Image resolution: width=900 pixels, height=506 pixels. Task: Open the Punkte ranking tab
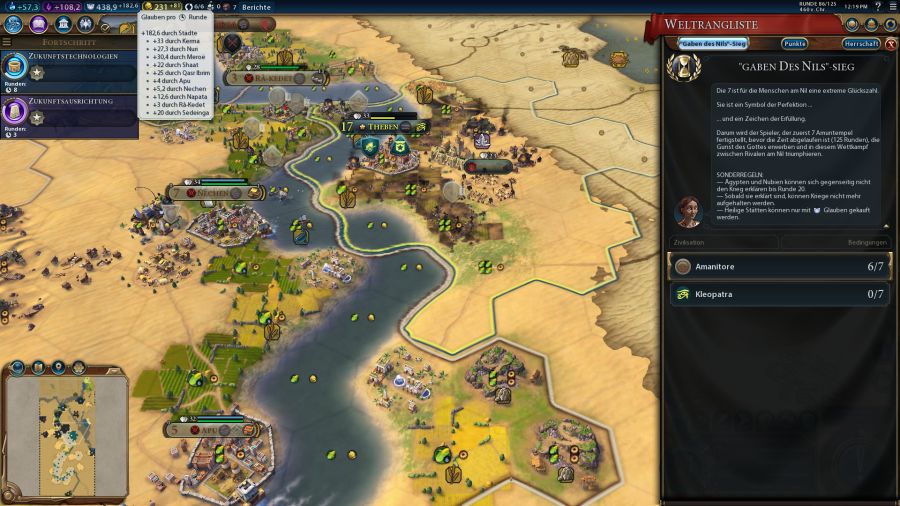tap(795, 44)
